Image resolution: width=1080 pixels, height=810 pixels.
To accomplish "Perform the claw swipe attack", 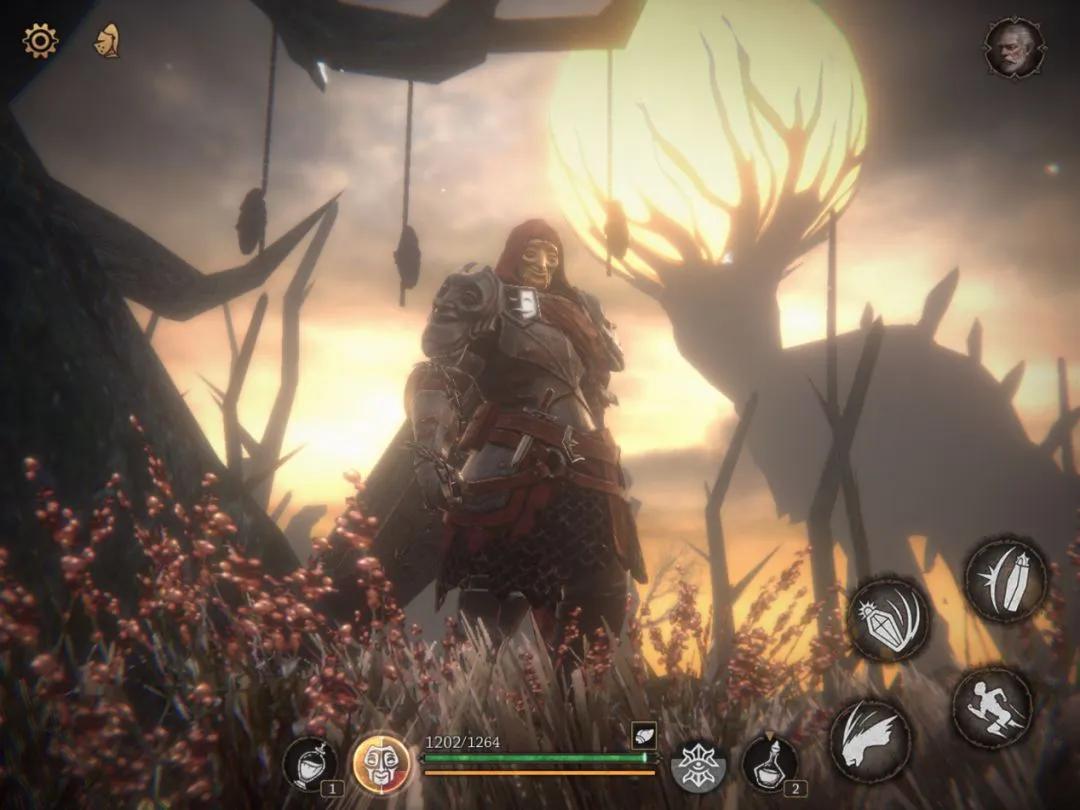I will click(x=870, y=740).
